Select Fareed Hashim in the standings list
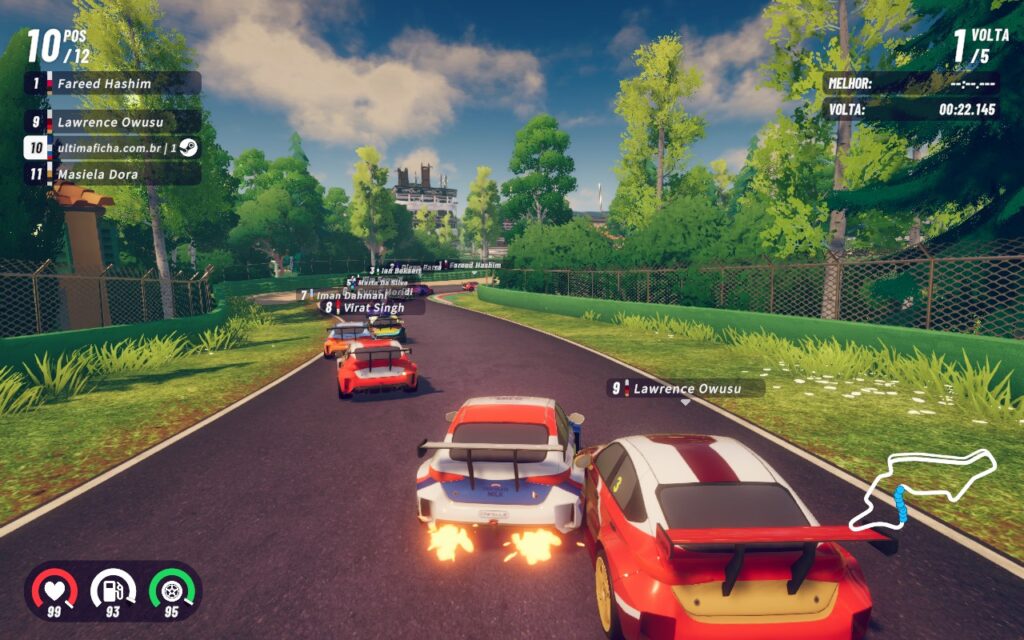Screen dimensions: 1024x640 coord(112,83)
